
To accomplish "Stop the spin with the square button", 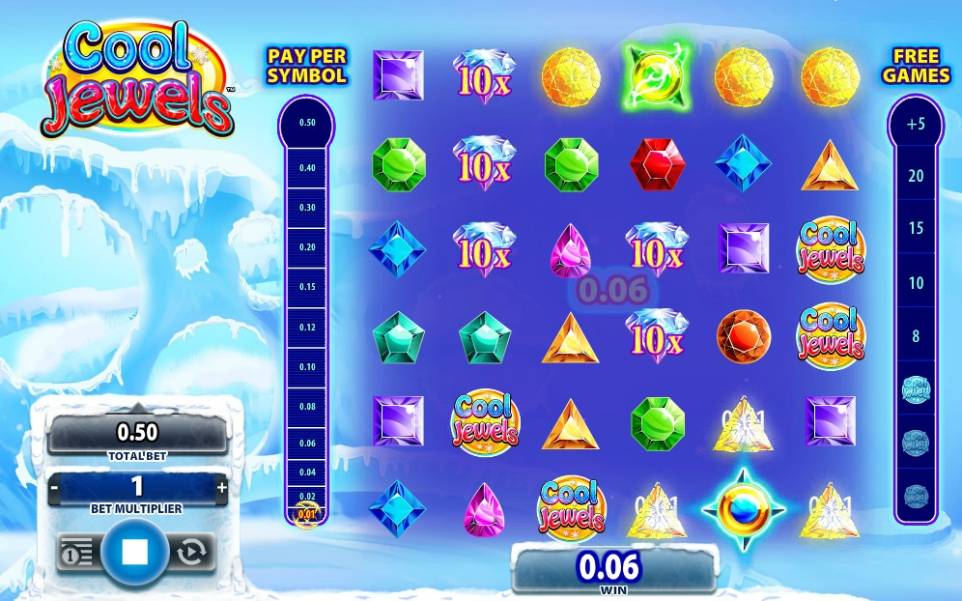I will (x=137, y=551).
